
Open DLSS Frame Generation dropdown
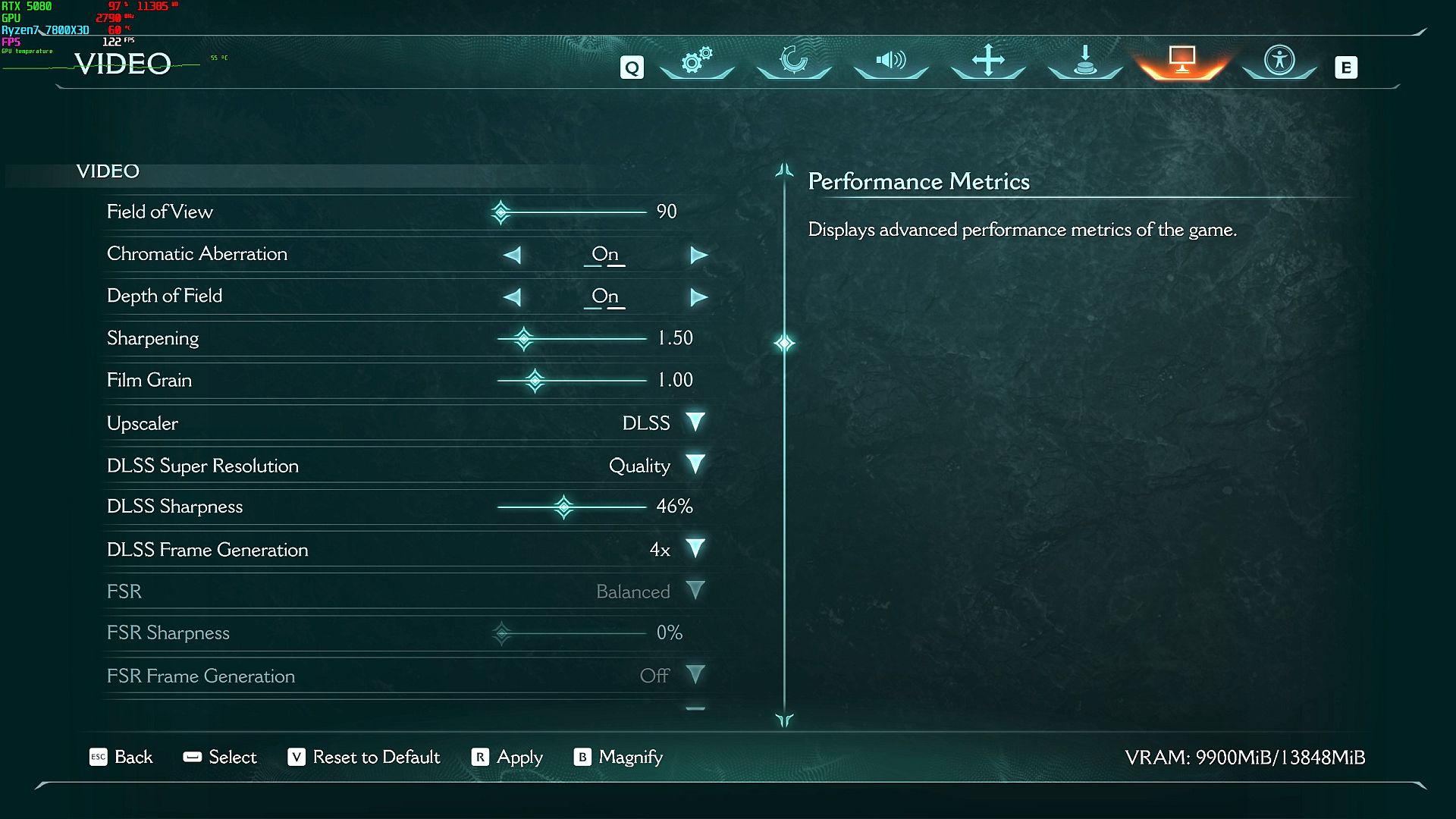(x=695, y=549)
